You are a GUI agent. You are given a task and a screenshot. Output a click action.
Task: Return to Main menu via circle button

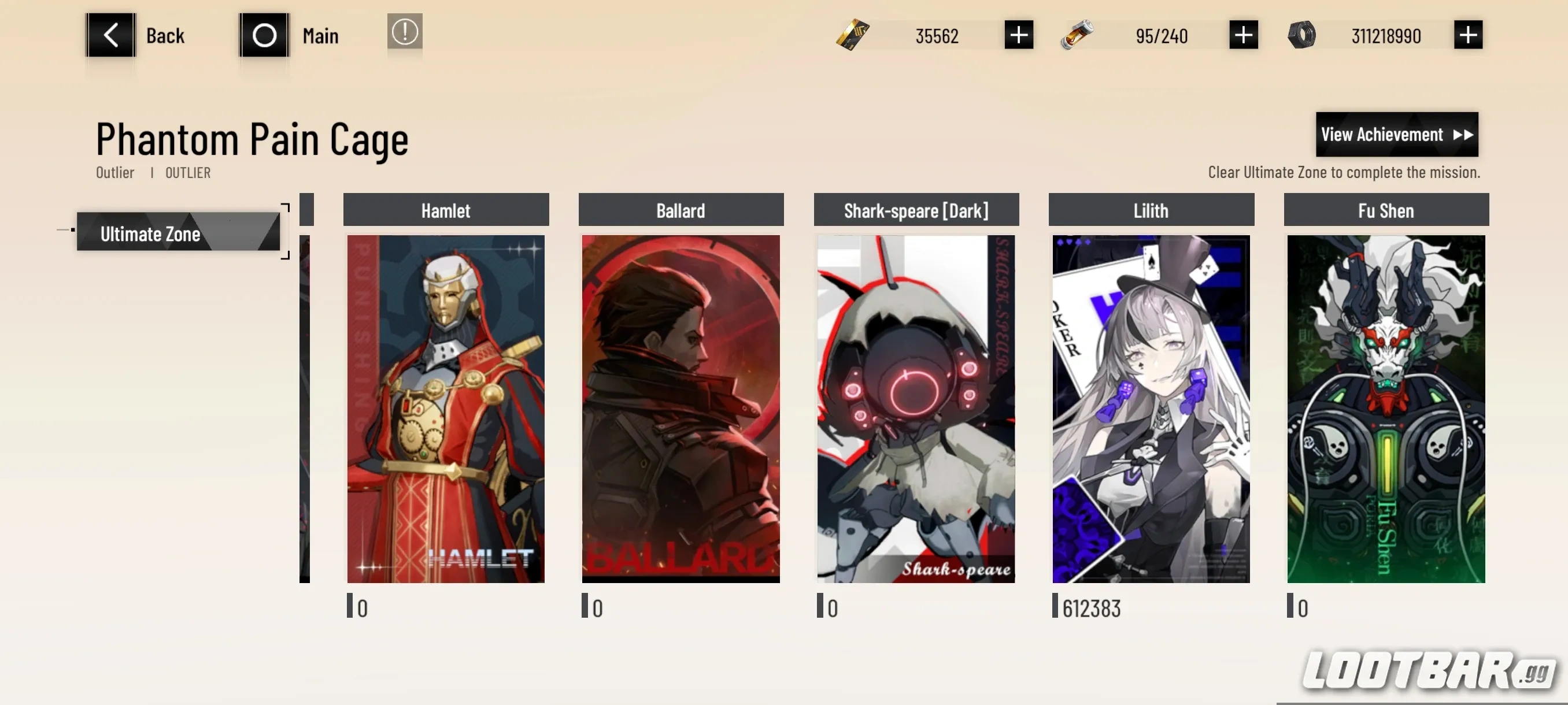pos(264,35)
